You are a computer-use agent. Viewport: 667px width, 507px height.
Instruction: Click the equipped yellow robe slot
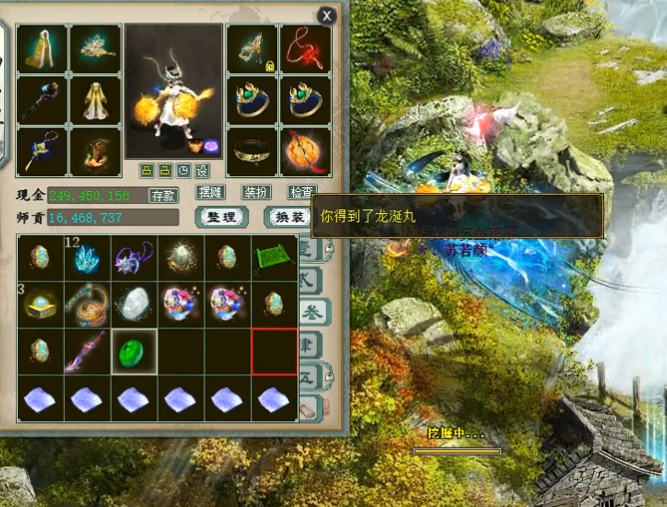pyautogui.click(x=95, y=100)
